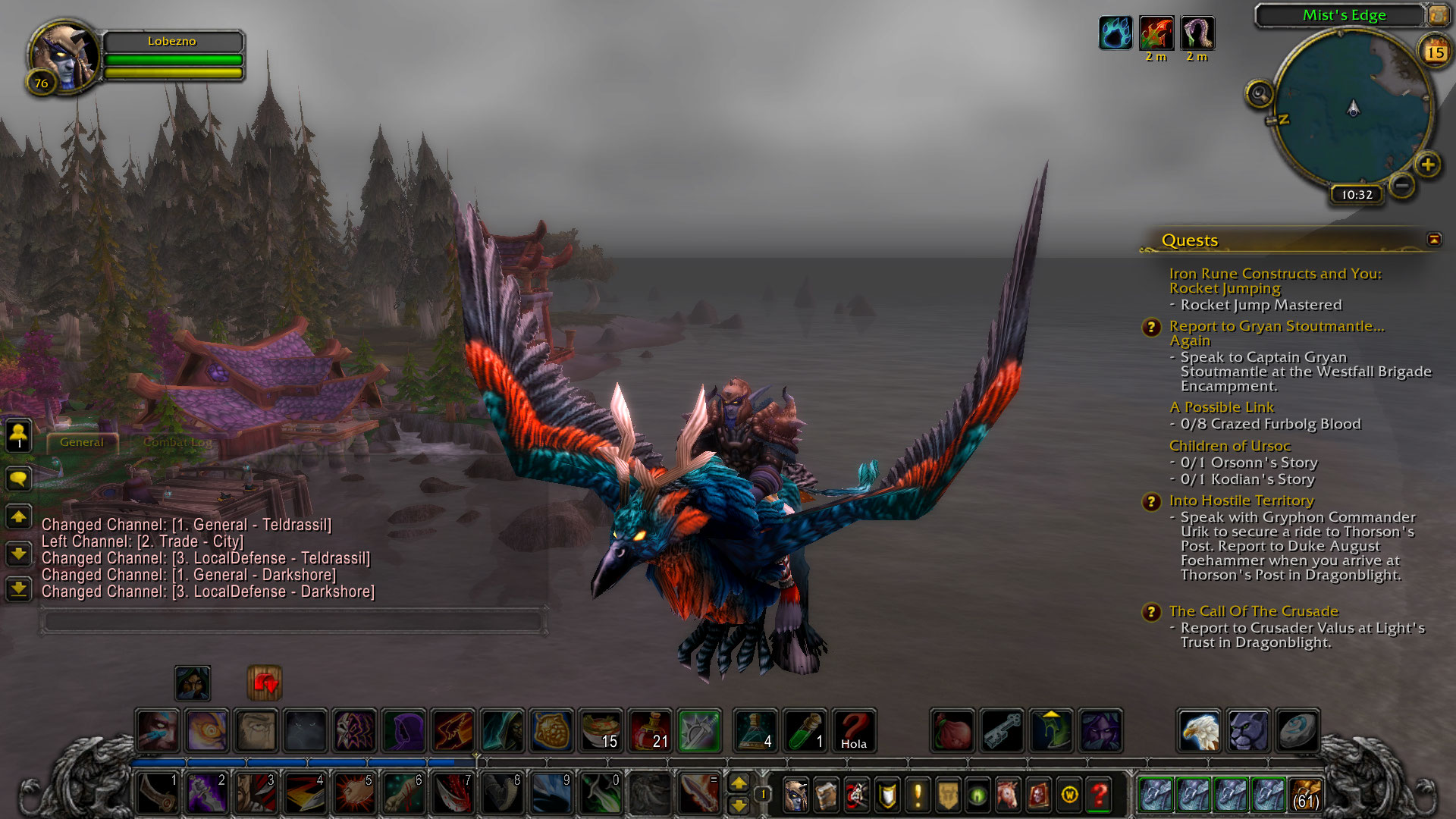Open the red question mark help button
This screenshot has height=819, width=1456.
point(1099,795)
